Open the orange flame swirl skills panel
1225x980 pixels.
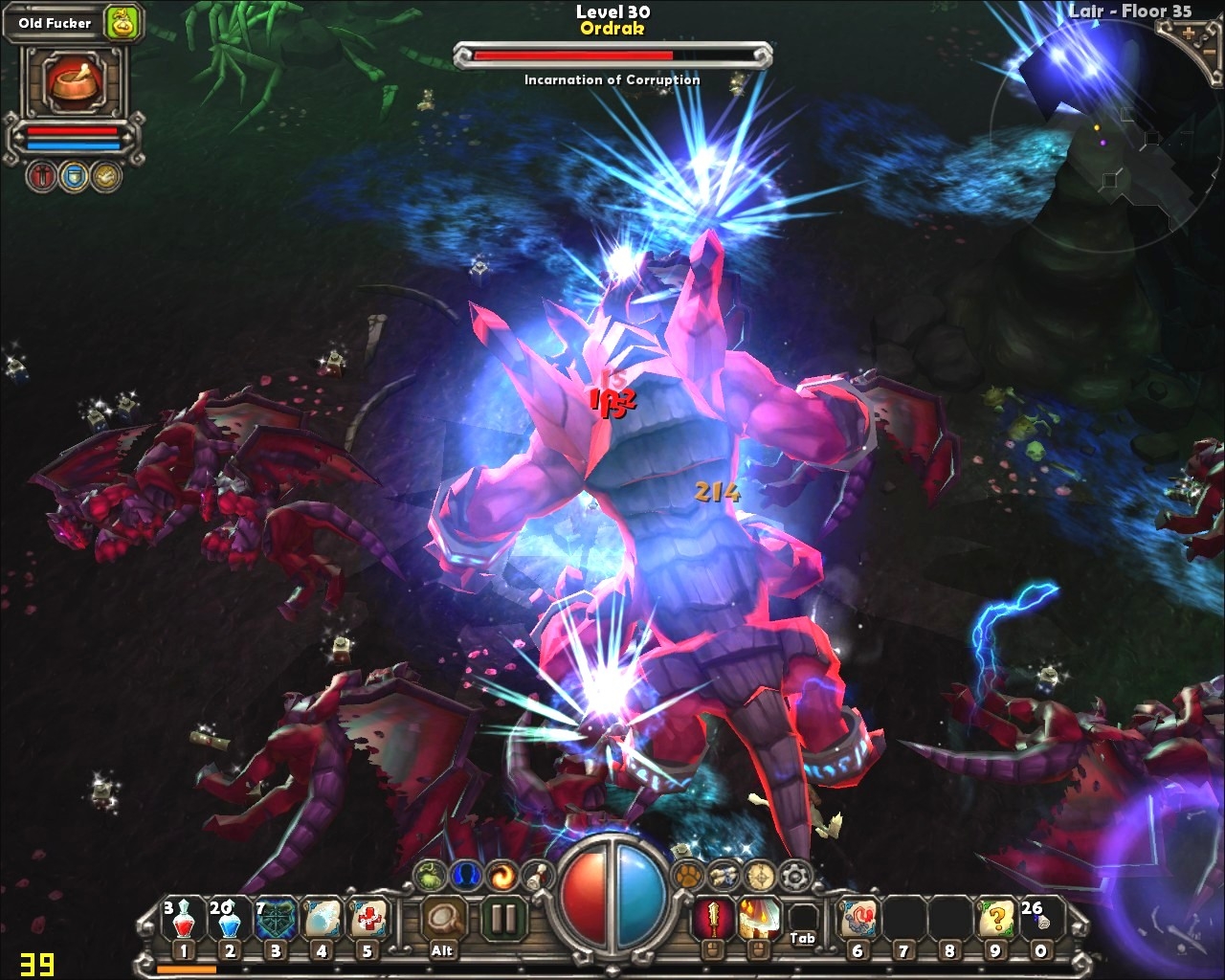pos(501,874)
